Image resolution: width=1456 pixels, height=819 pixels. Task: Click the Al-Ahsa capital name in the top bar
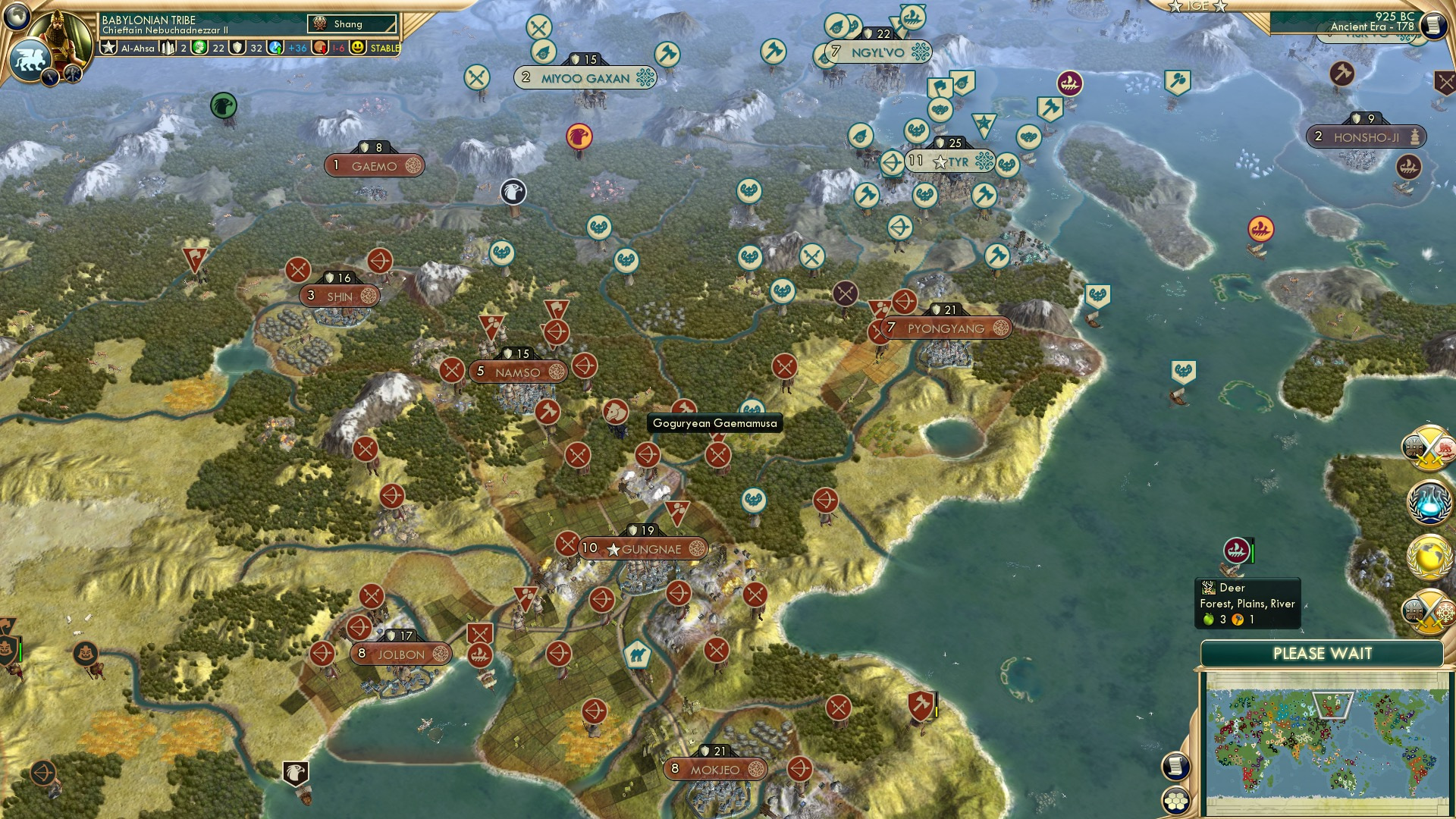(138, 48)
